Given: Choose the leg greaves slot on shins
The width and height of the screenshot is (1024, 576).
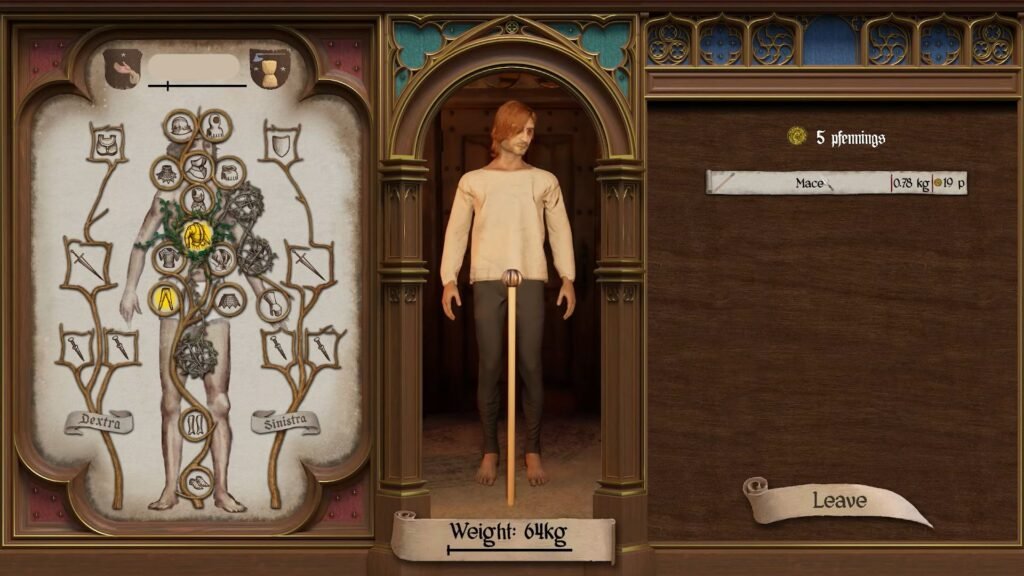Looking at the screenshot, I should (x=194, y=424).
